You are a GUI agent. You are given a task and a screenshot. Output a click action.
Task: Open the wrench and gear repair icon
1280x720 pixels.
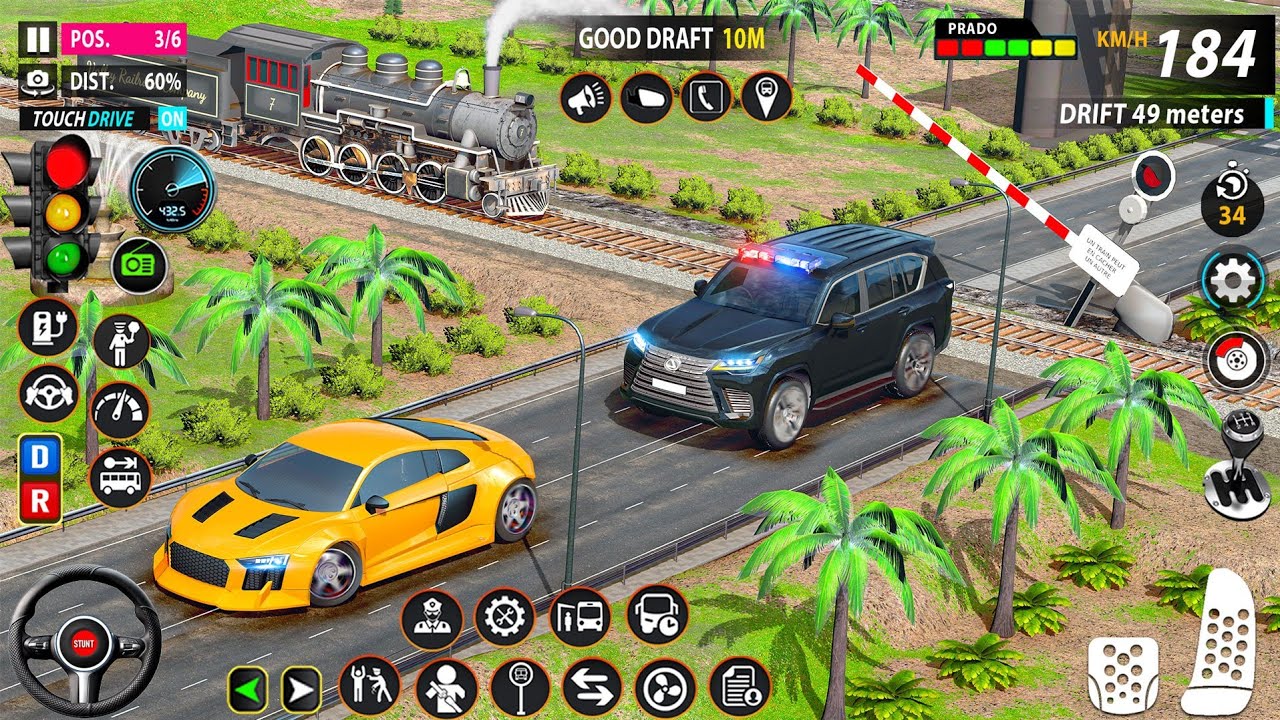click(x=505, y=617)
